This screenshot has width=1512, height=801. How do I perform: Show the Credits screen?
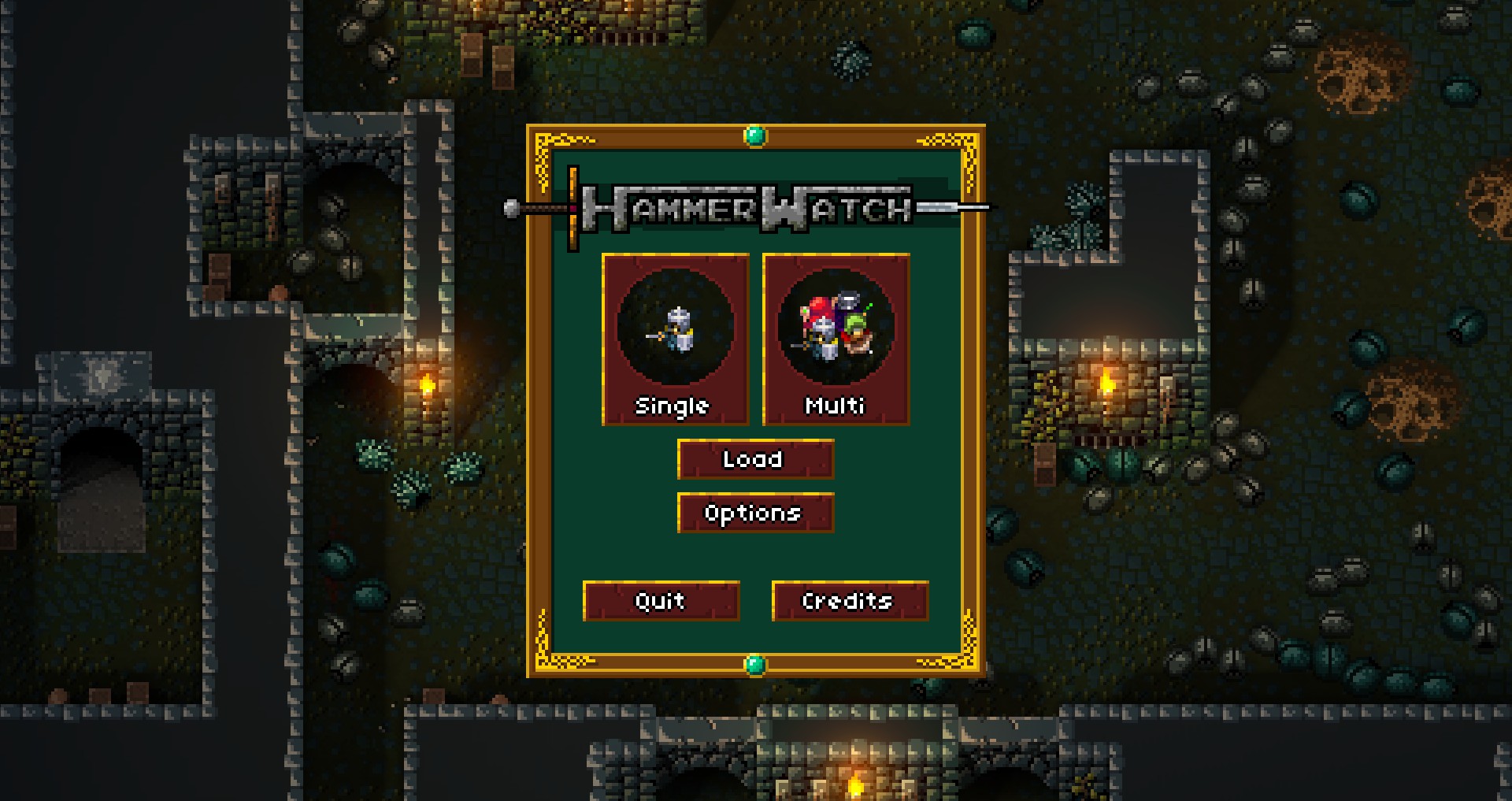pos(850,601)
